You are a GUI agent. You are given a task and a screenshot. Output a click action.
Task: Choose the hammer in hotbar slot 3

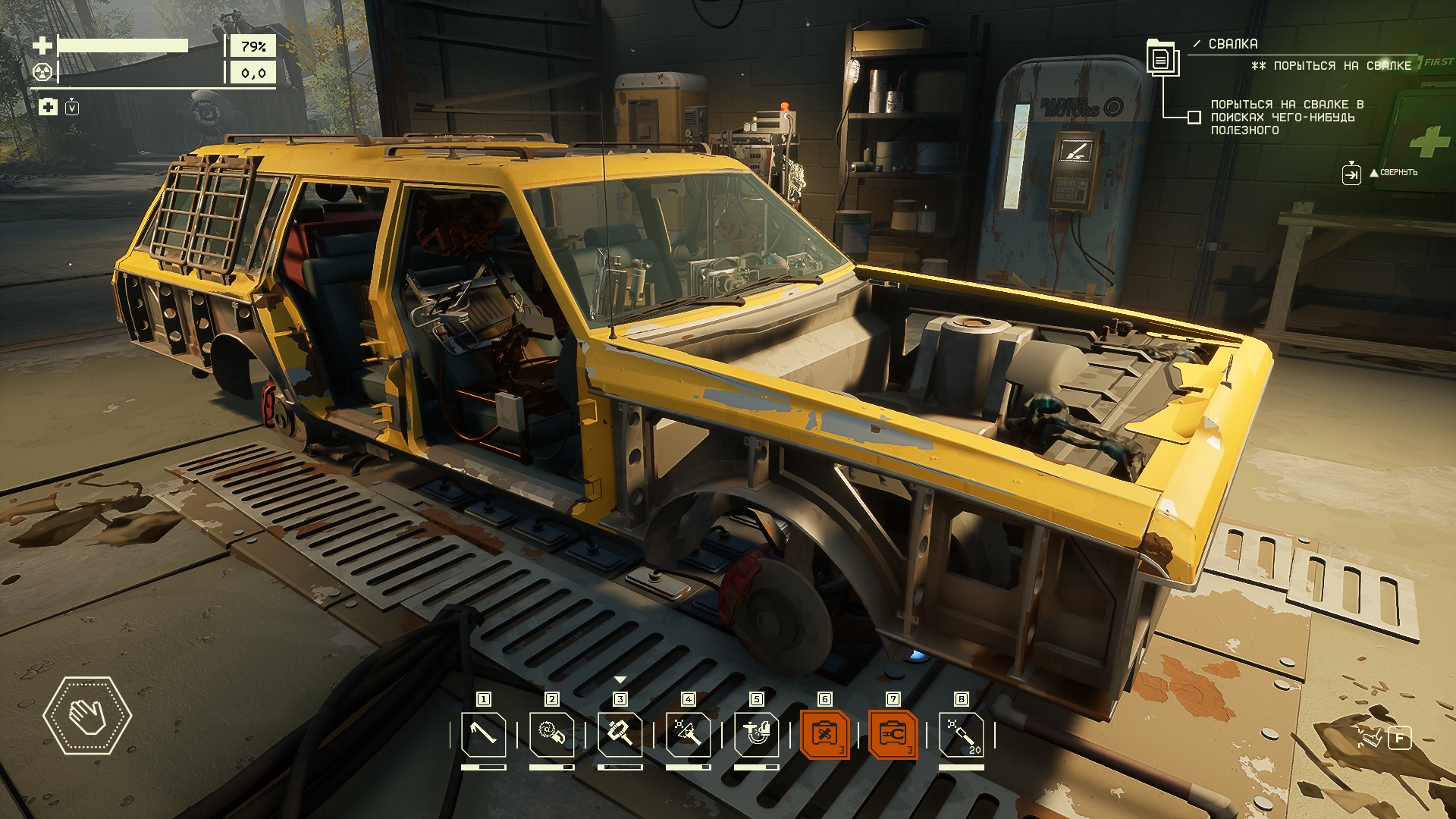[x=620, y=734]
